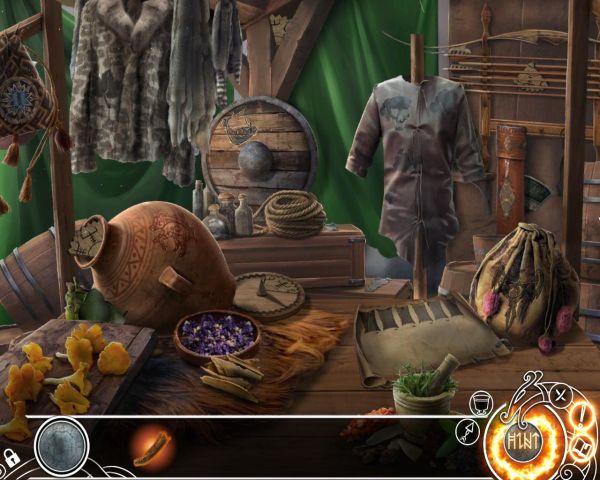The height and width of the screenshot is (480, 600).
Task: Open the crossed swords icon
Action: [560, 394]
